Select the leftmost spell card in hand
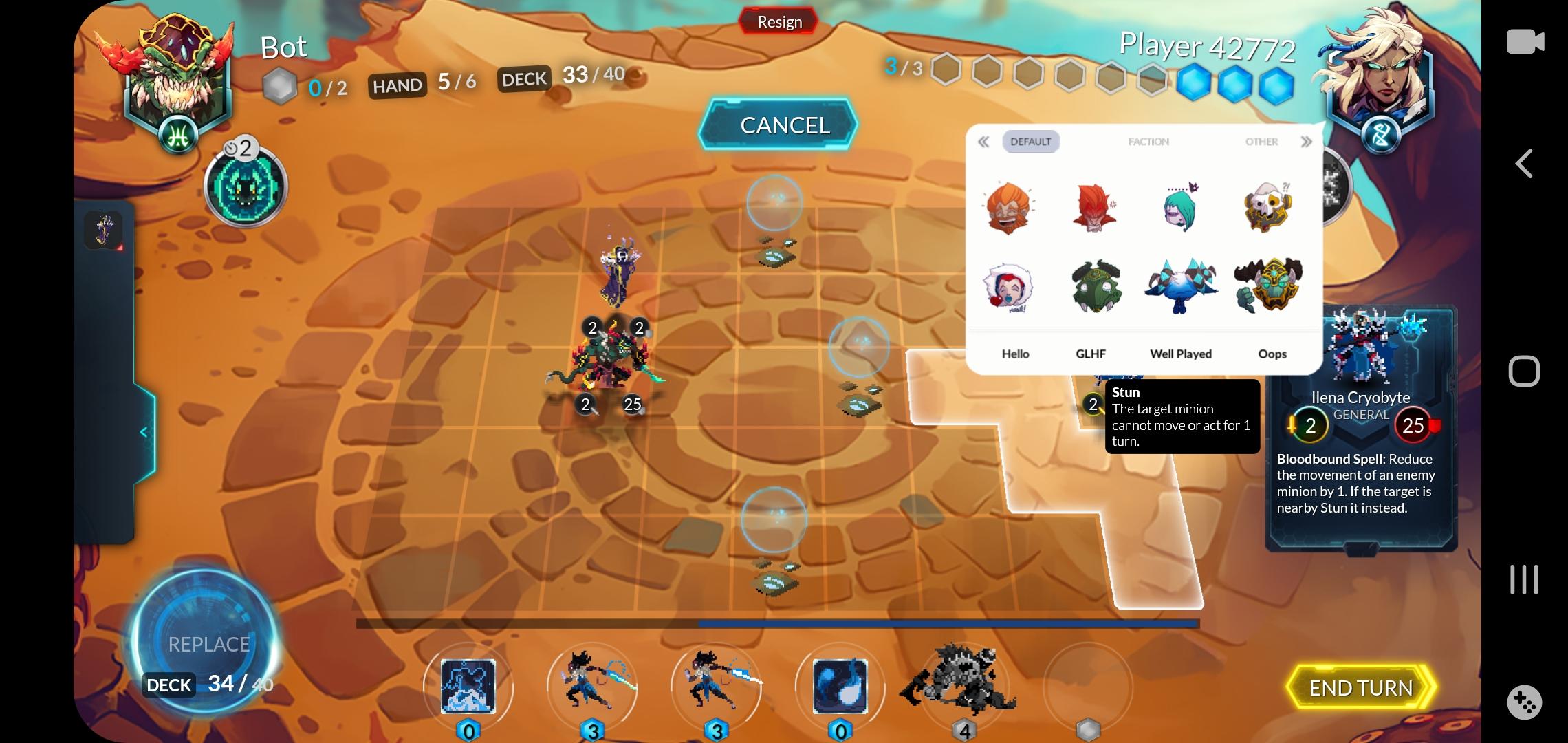This screenshot has width=1568, height=743. (x=470, y=687)
